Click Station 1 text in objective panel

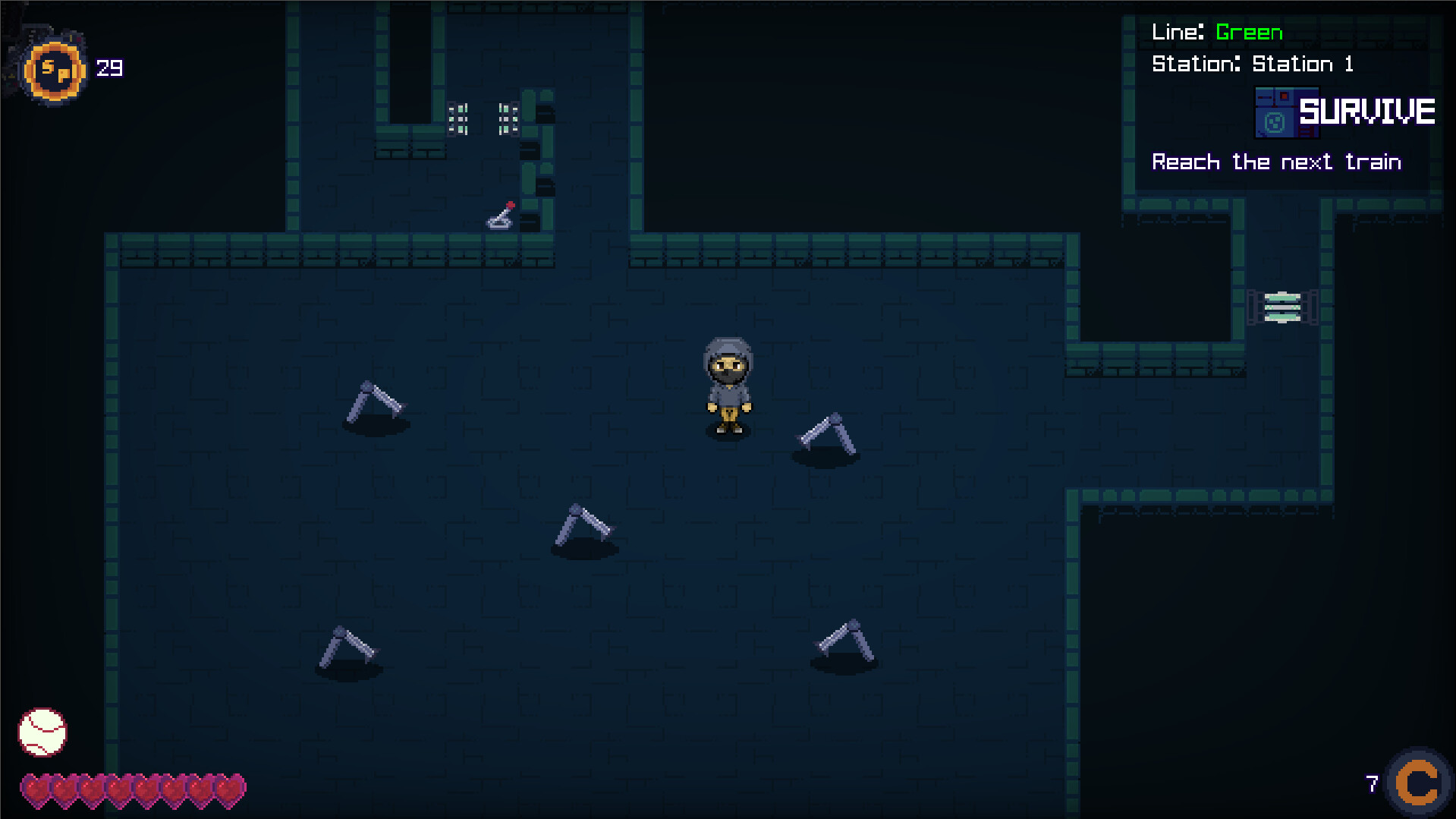[1302, 64]
